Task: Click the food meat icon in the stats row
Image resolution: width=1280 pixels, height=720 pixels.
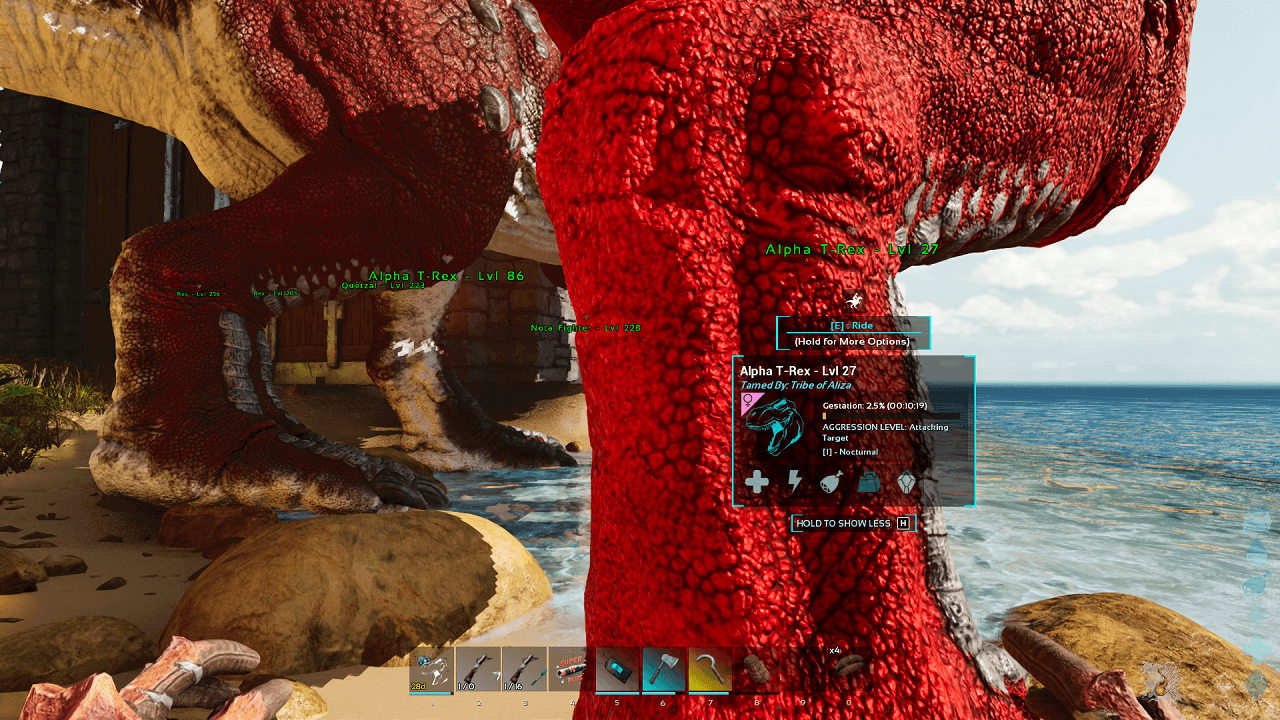Action: 830,482
